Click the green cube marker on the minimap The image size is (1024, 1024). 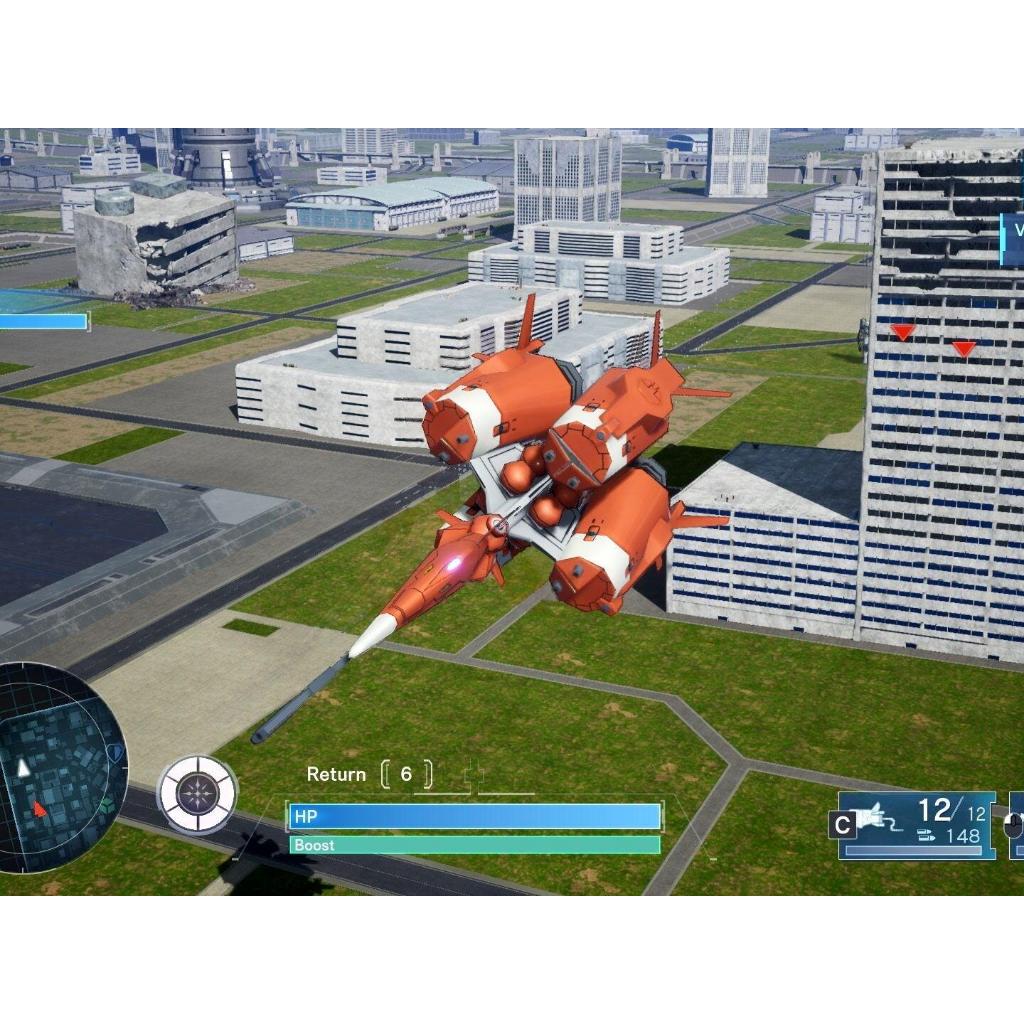click(106, 804)
